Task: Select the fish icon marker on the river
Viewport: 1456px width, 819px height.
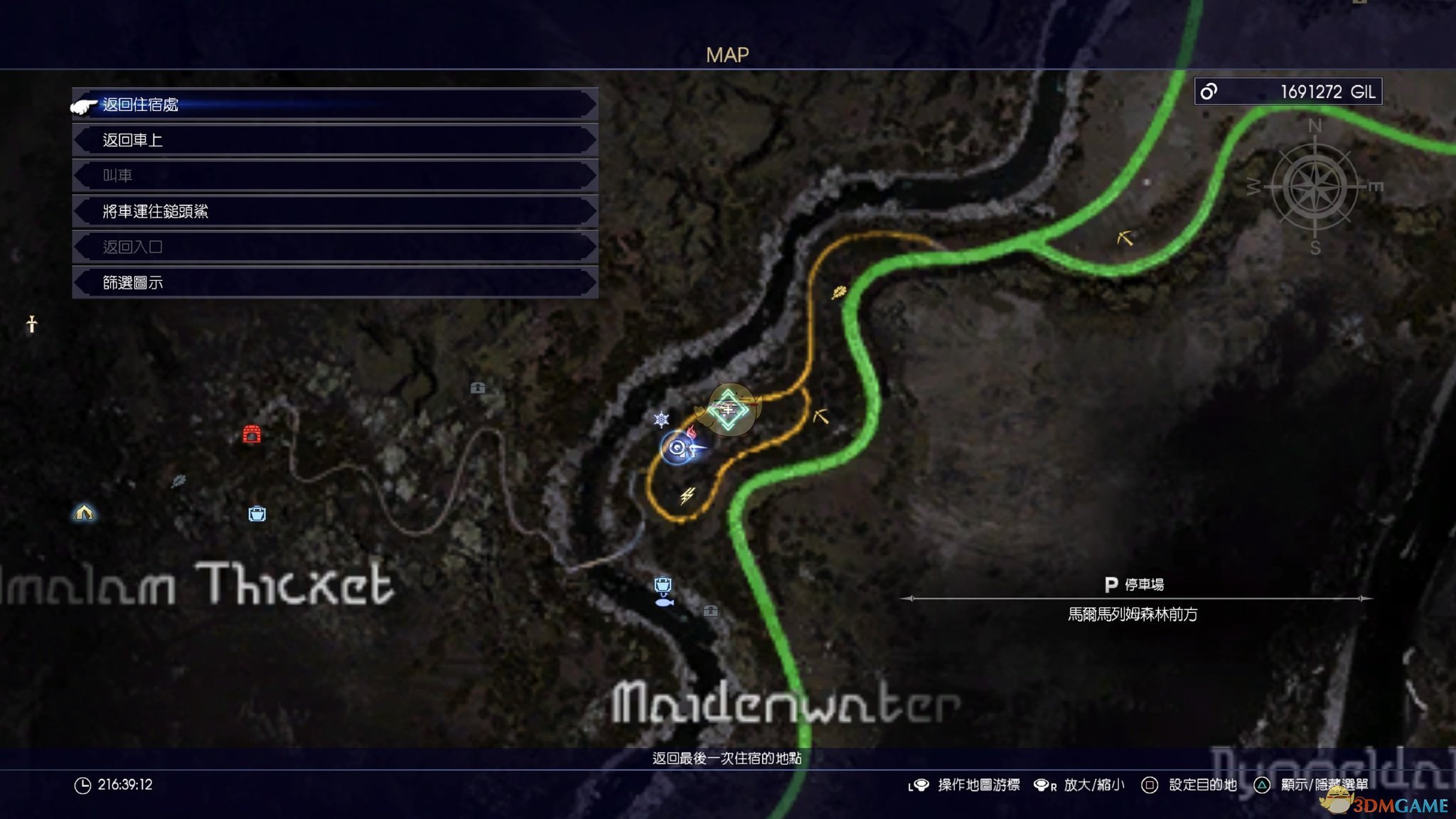Action: pos(664,602)
